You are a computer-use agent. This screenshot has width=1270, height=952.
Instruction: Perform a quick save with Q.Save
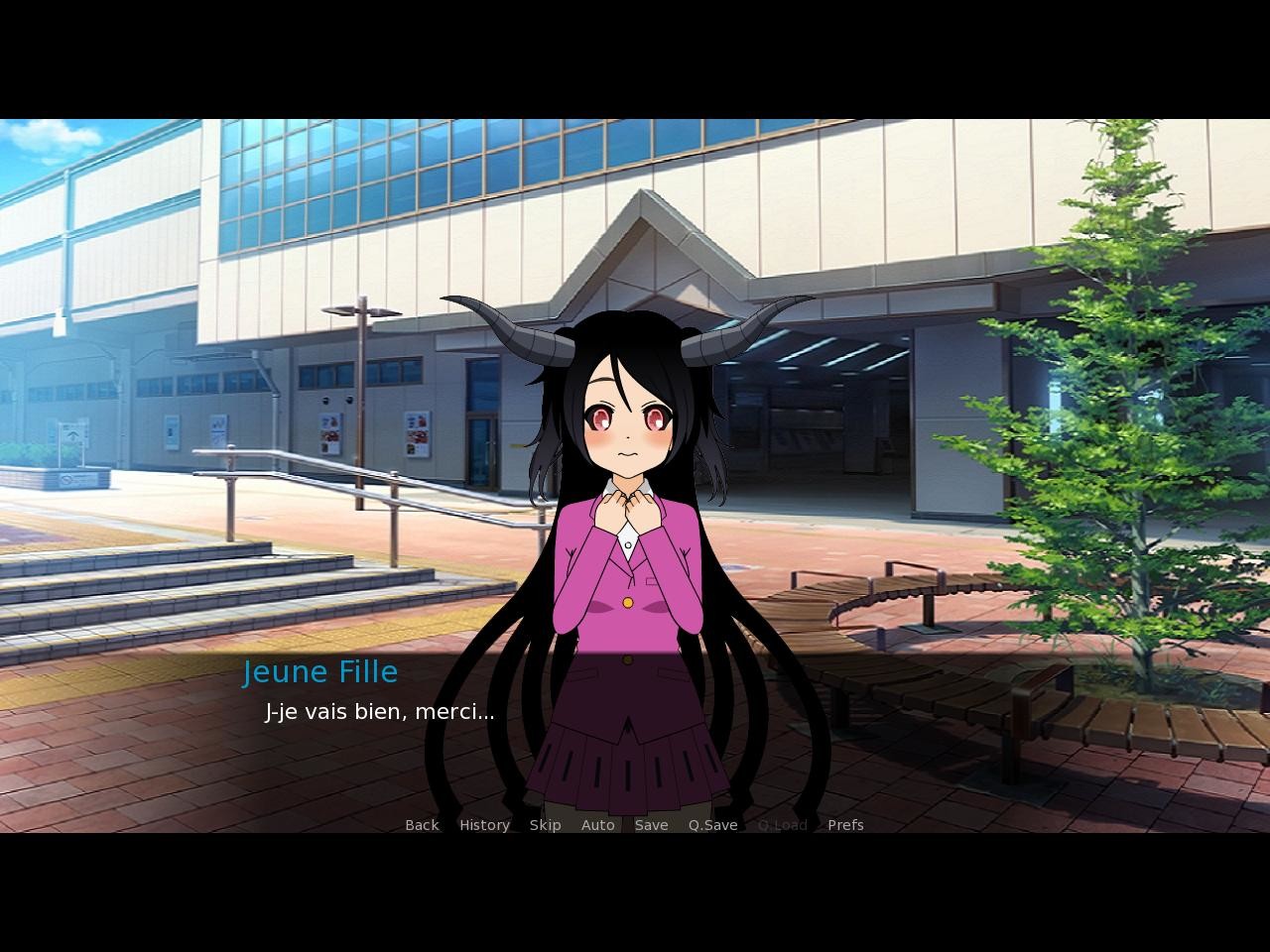click(711, 824)
